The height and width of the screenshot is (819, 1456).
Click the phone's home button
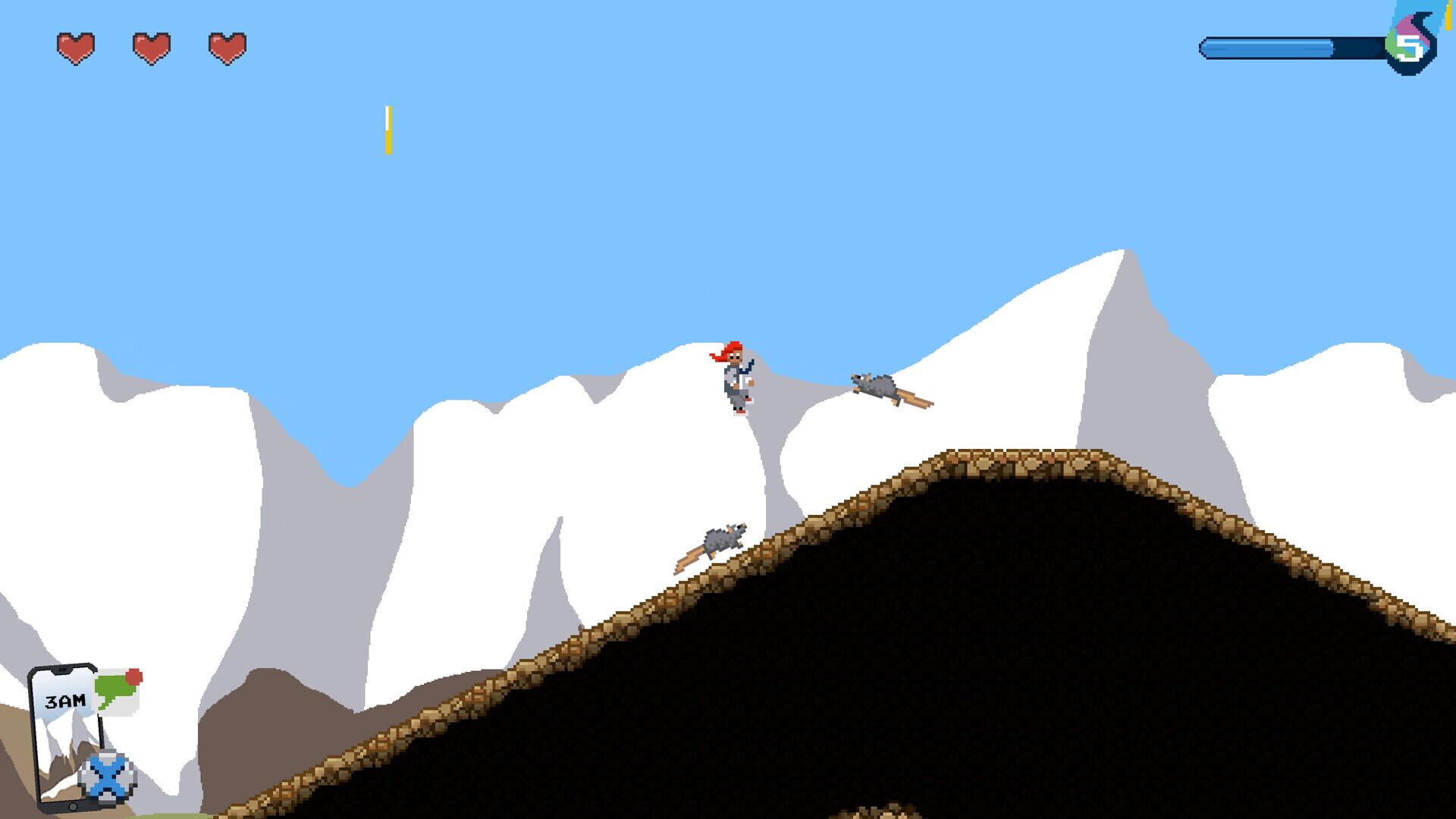tap(73, 806)
